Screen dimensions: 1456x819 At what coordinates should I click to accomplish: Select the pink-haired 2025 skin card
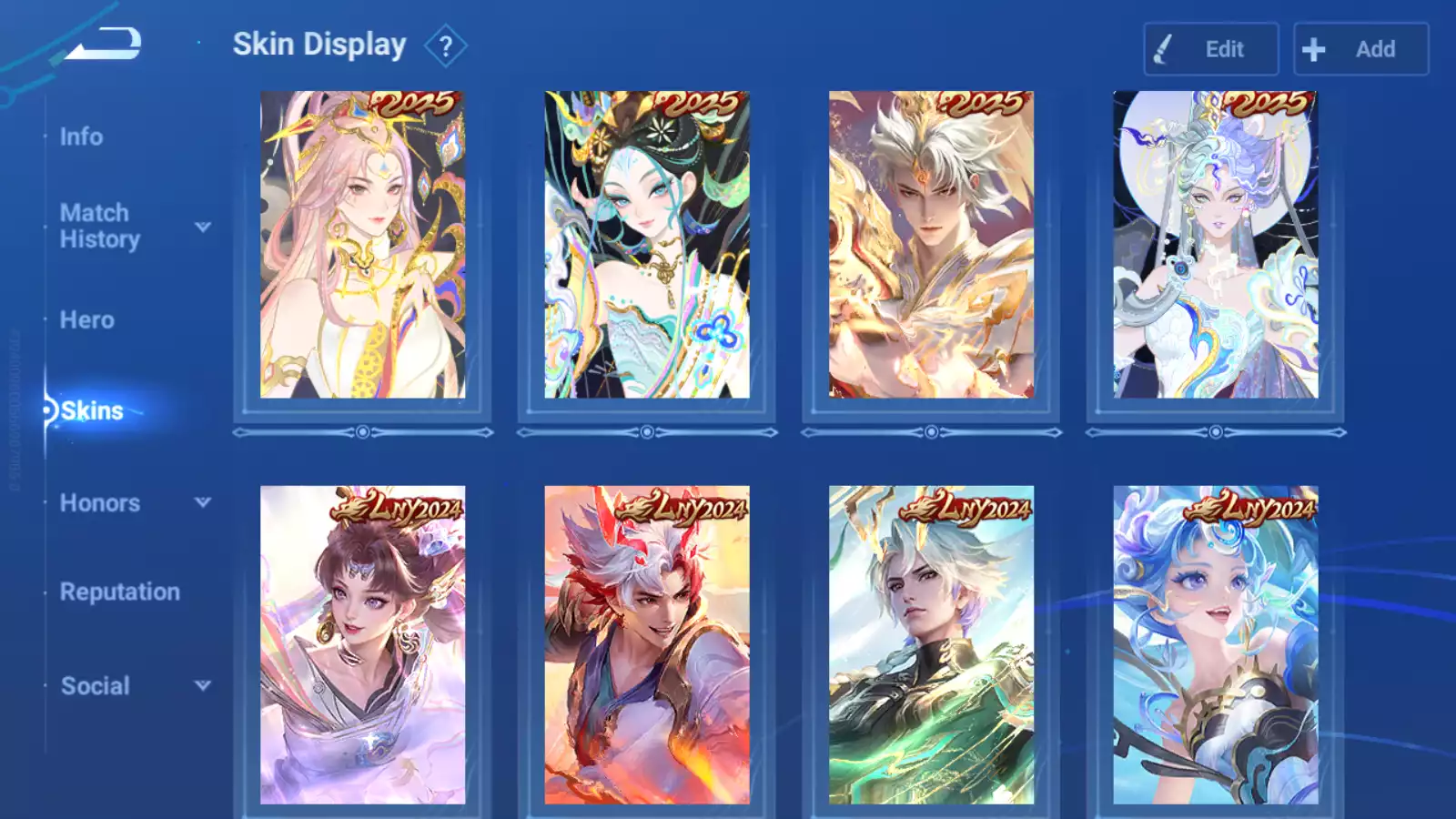tap(362, 245)
